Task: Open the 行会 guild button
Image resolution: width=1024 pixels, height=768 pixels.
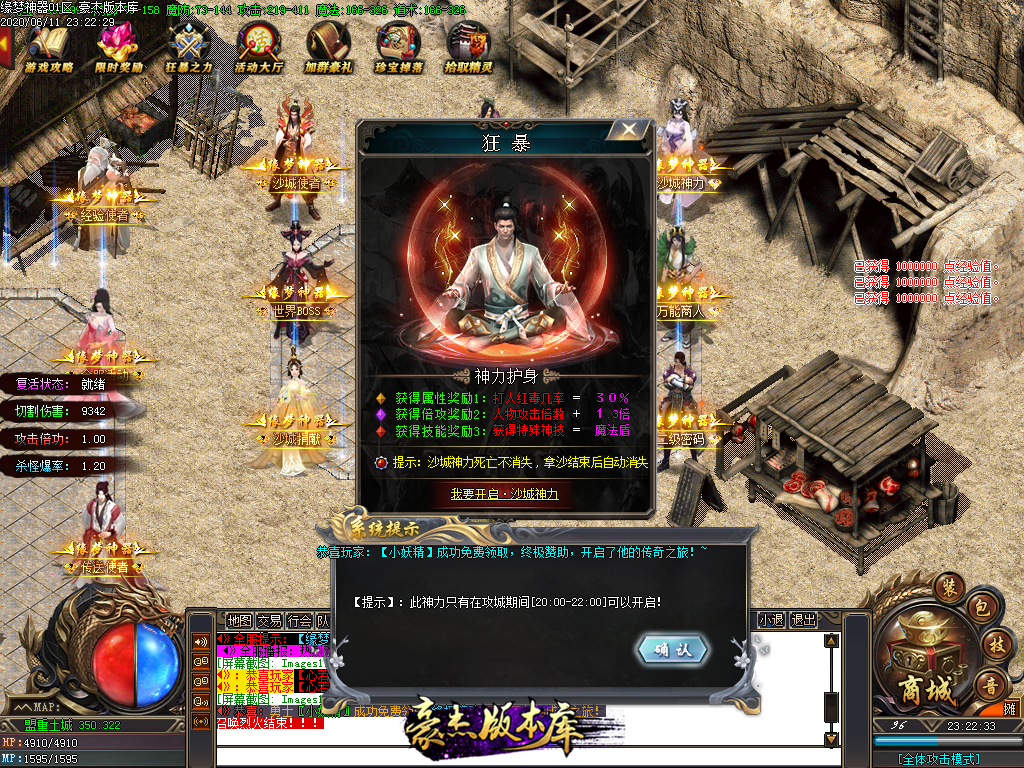Action: [299, 620]
